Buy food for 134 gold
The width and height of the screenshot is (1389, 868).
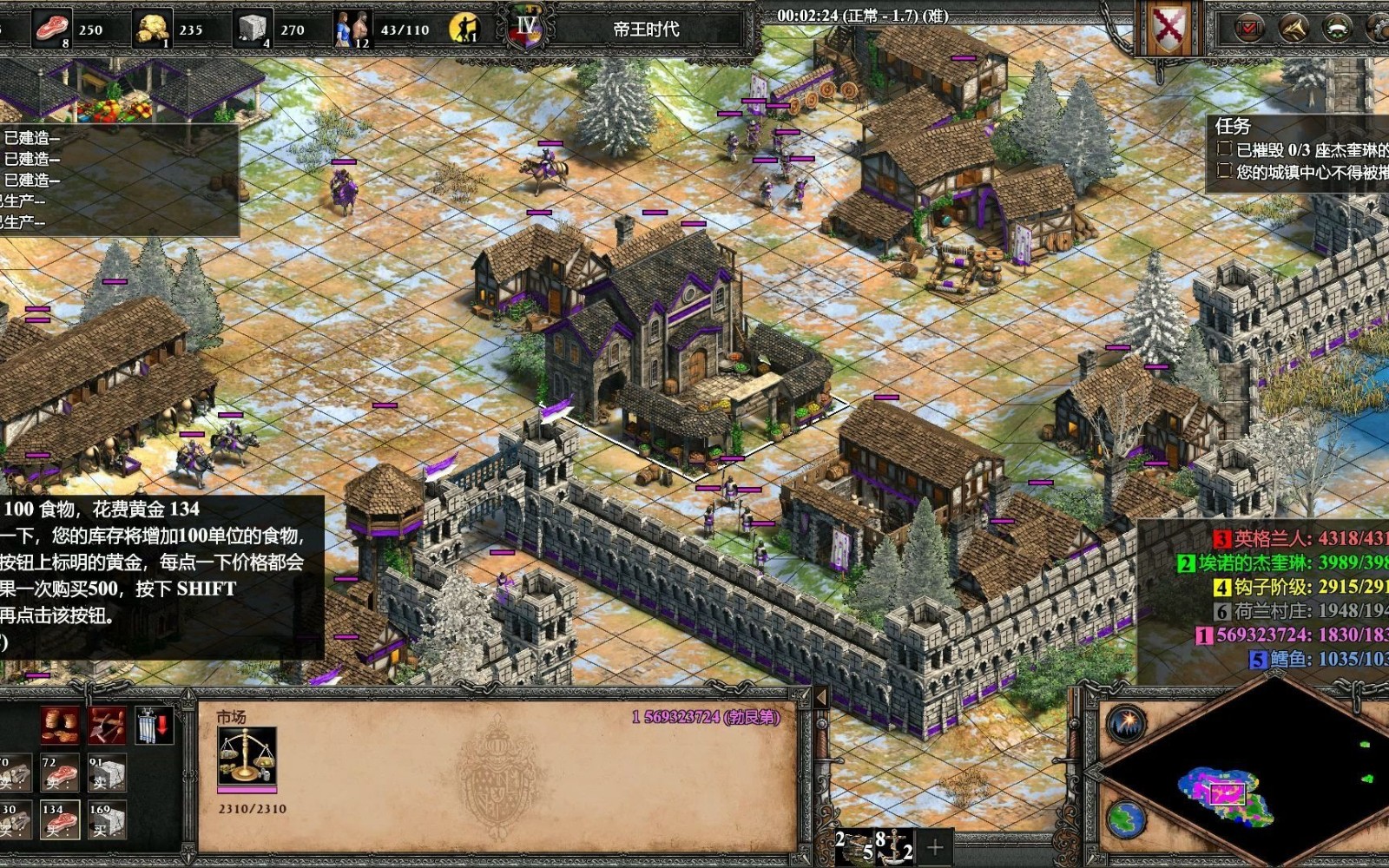pyautogui.click(x=60, y=819)
